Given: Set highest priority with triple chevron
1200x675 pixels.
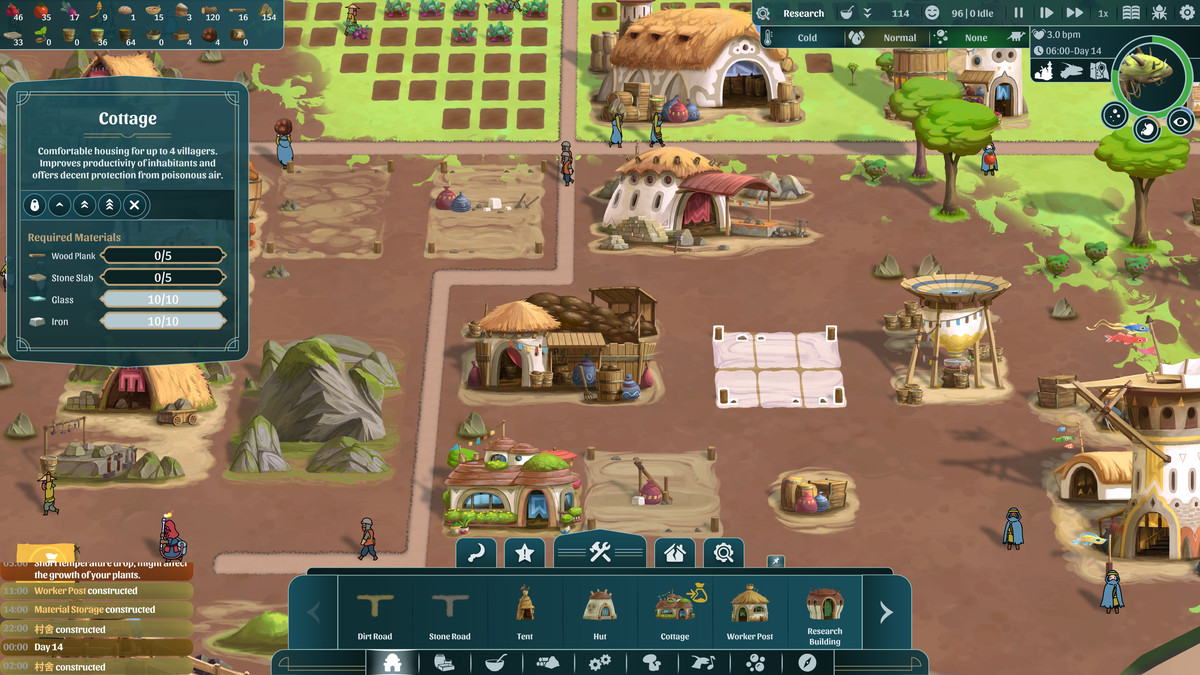Looking at the screenshot, I should point(109,206).
